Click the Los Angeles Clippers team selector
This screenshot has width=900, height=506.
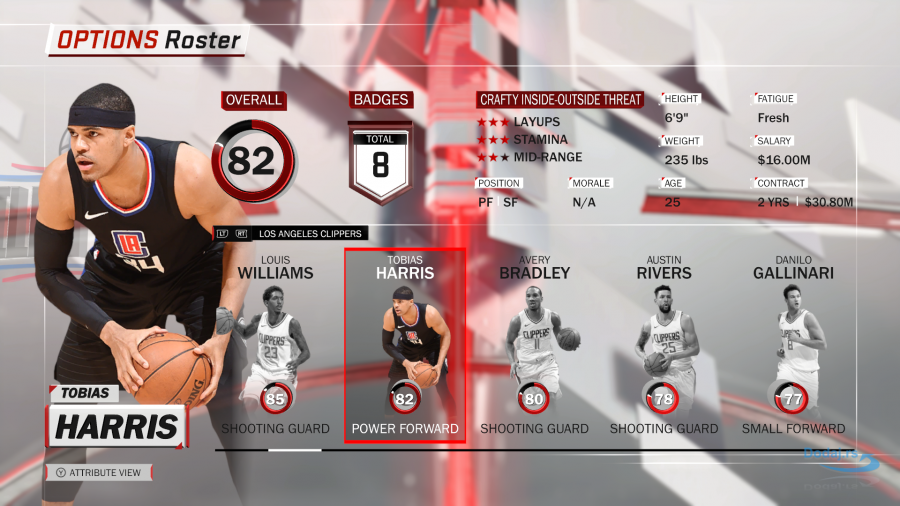(310, 234)
